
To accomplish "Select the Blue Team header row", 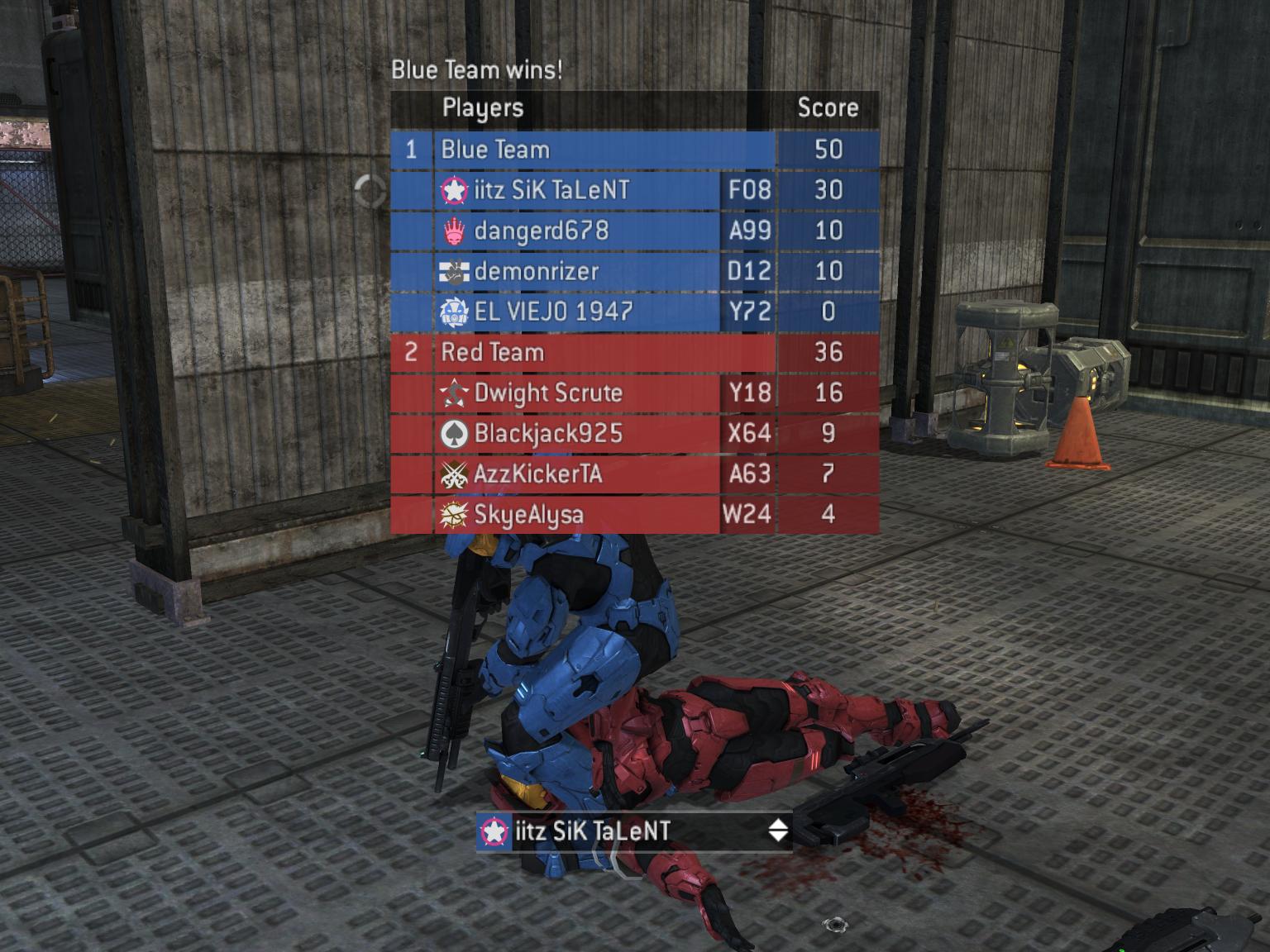I will 604,150.
